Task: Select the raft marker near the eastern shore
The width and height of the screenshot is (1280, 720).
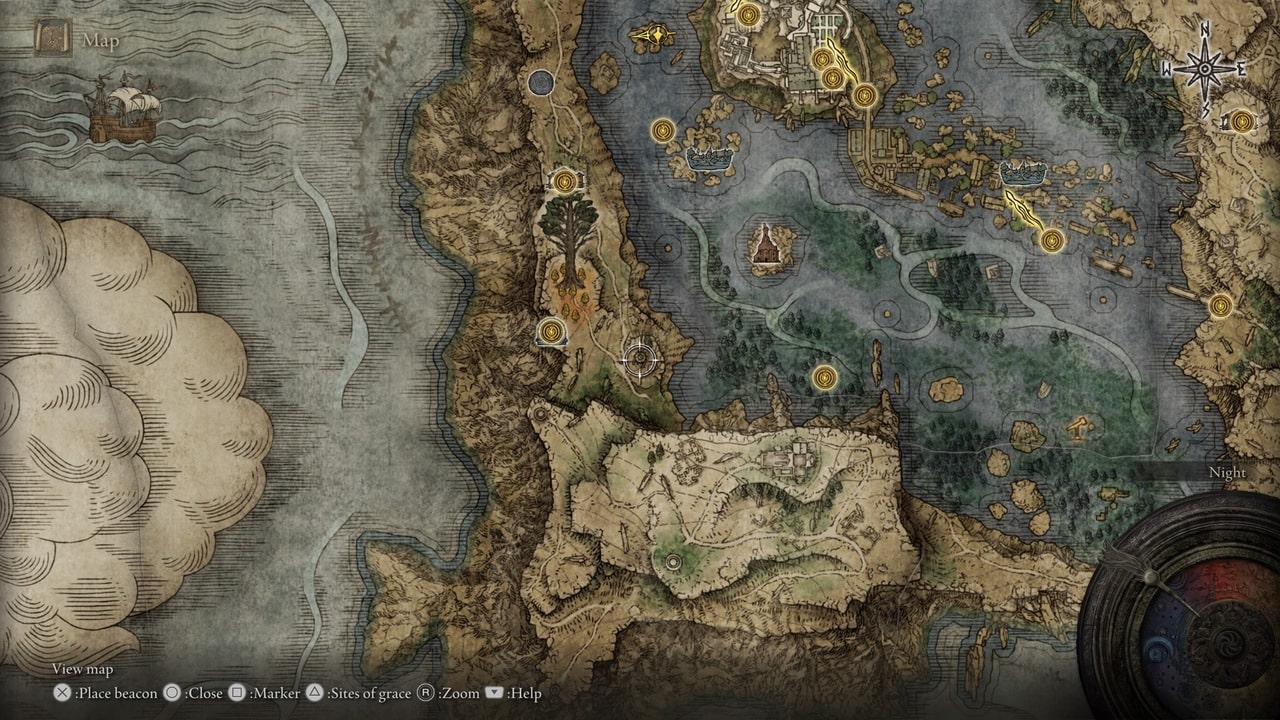Action: tap(1022, 173)
